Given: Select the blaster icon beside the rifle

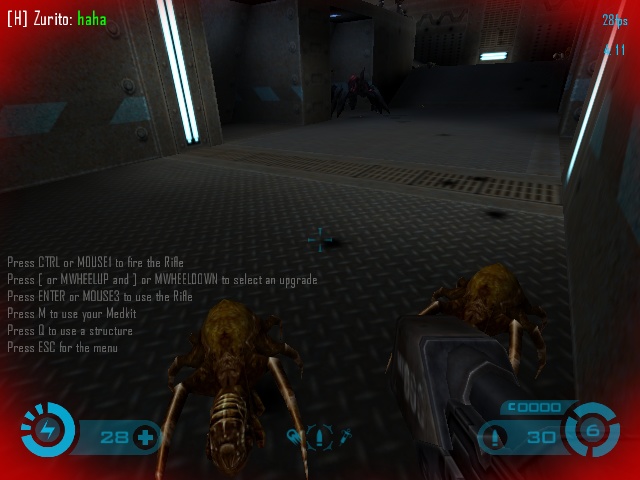Looking at the screenshot, I should coord(295,436).
